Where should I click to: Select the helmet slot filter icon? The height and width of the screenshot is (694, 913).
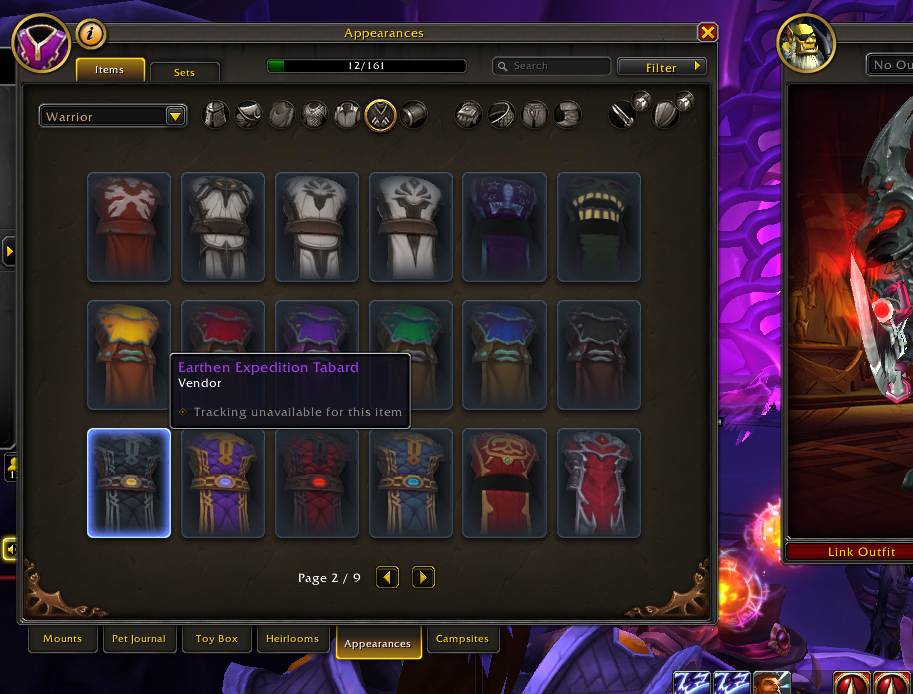(217, 114)
